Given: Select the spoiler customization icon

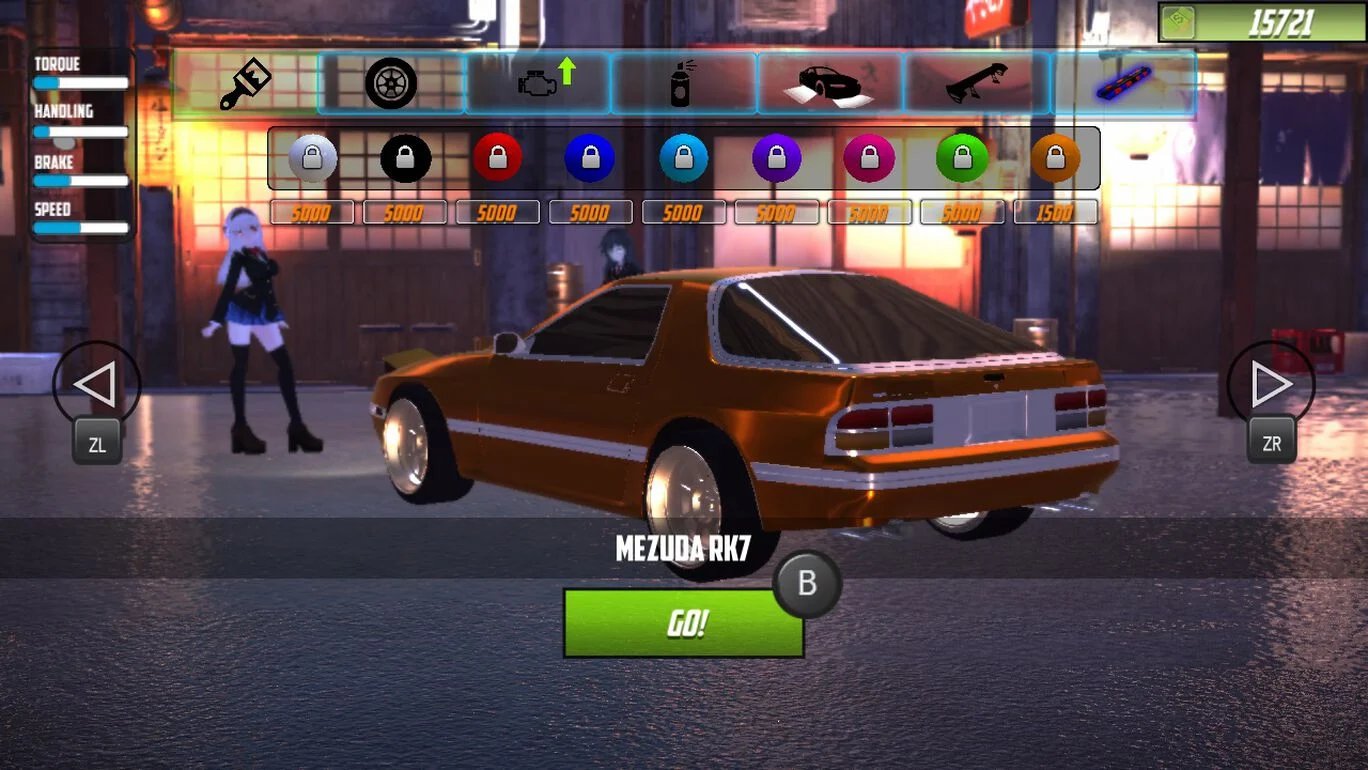Looking at the screenshot, I should click(977, 82).
